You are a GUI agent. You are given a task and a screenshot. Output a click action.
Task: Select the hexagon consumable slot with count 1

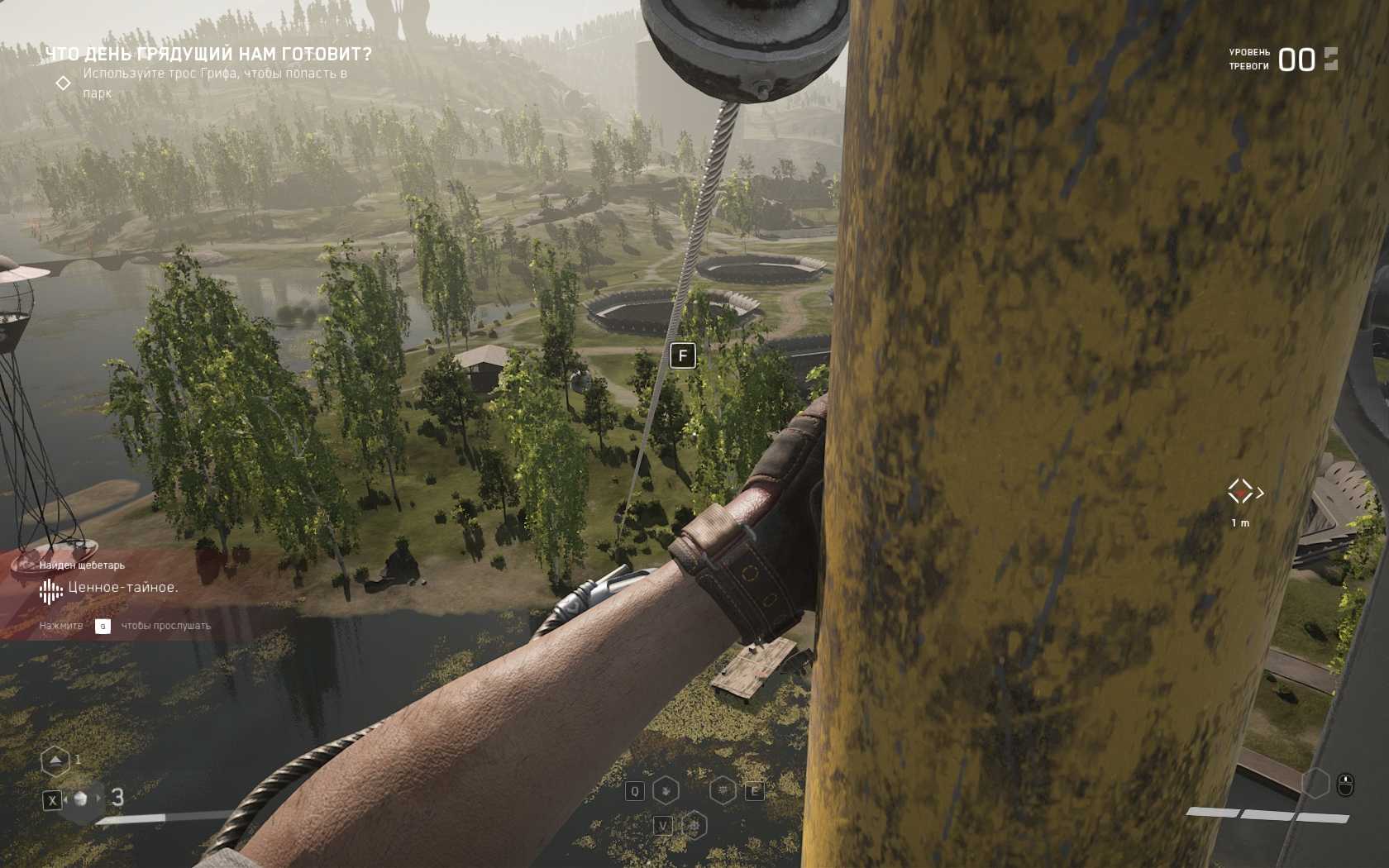(55, 761)
